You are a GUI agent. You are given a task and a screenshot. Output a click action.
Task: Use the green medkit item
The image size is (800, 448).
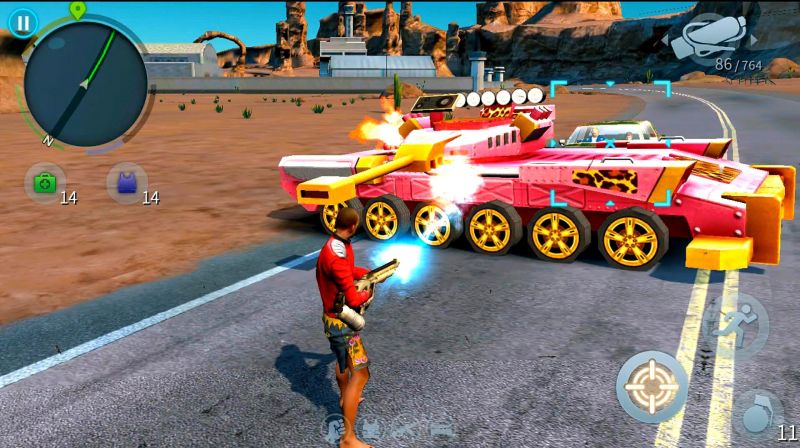coord(44,183)
